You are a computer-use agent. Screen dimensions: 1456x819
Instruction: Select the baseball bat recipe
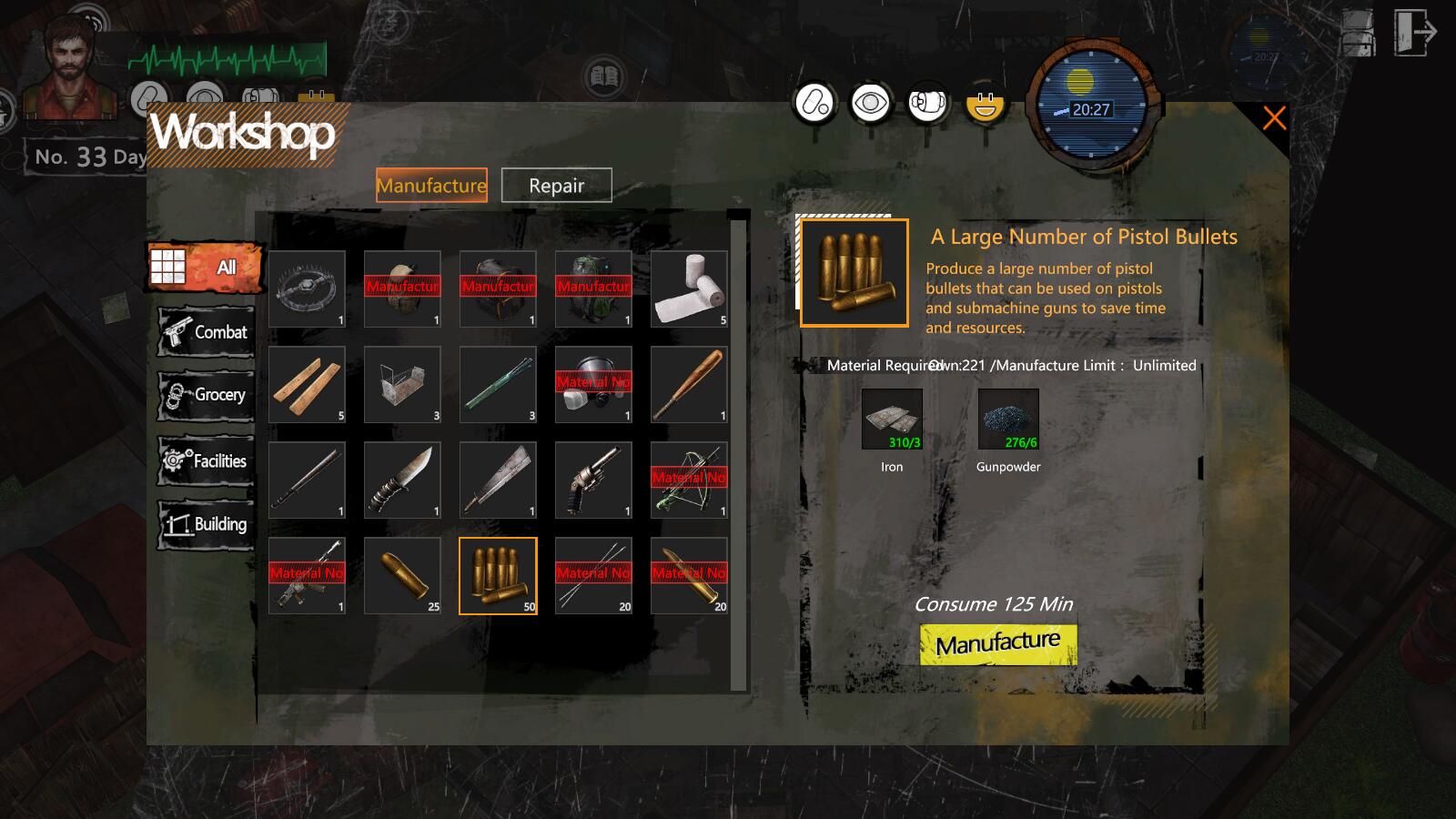pyautogui.click(x=689, y=385)
